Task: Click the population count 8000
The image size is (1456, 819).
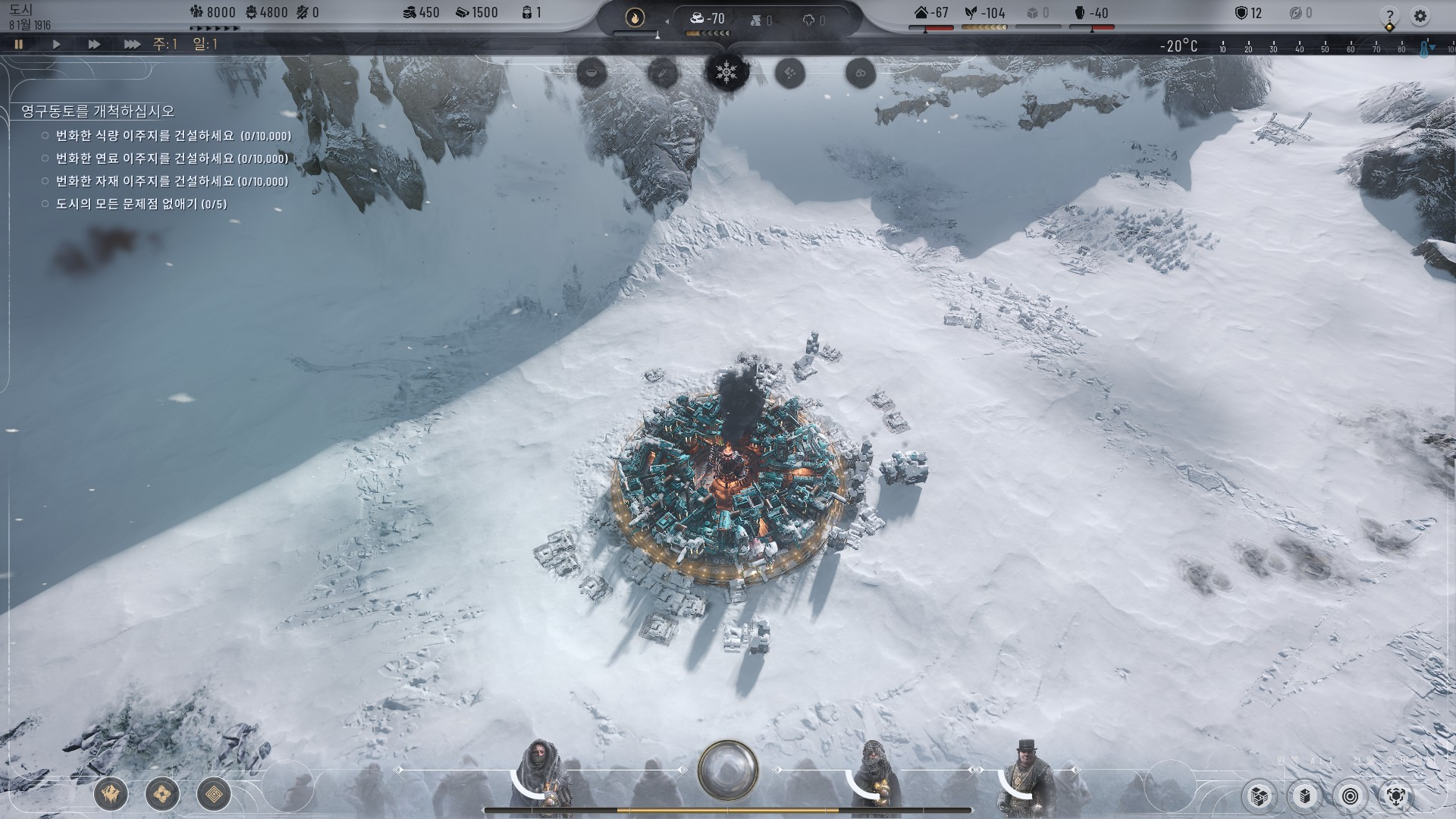Action: [213, 13]
